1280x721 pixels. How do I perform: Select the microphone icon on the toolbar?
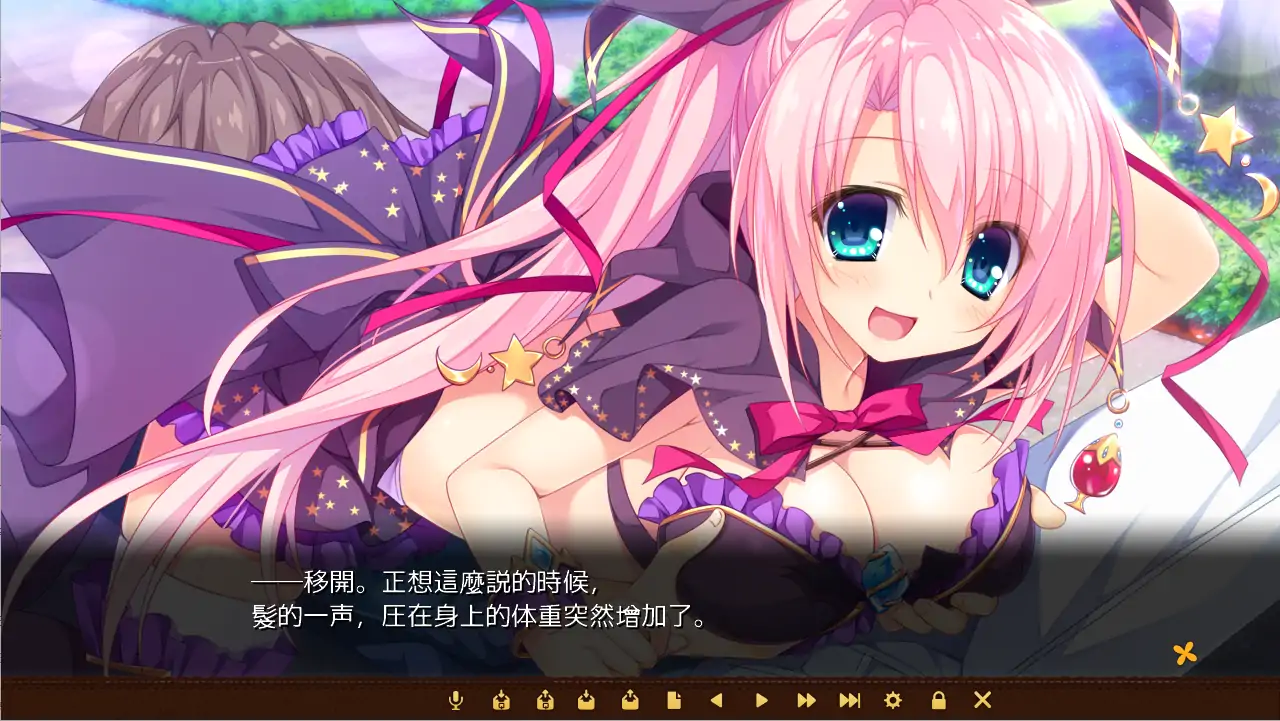coord(454,702)
